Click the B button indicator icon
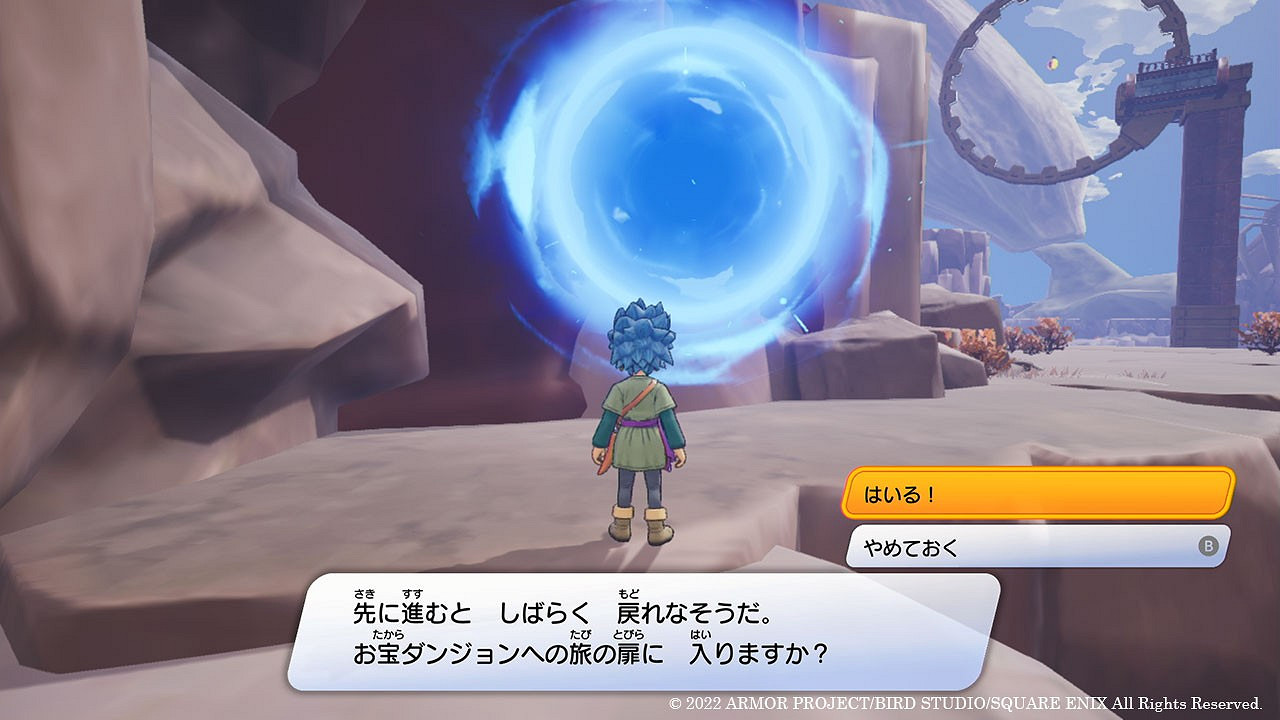 click(1209, 543)
